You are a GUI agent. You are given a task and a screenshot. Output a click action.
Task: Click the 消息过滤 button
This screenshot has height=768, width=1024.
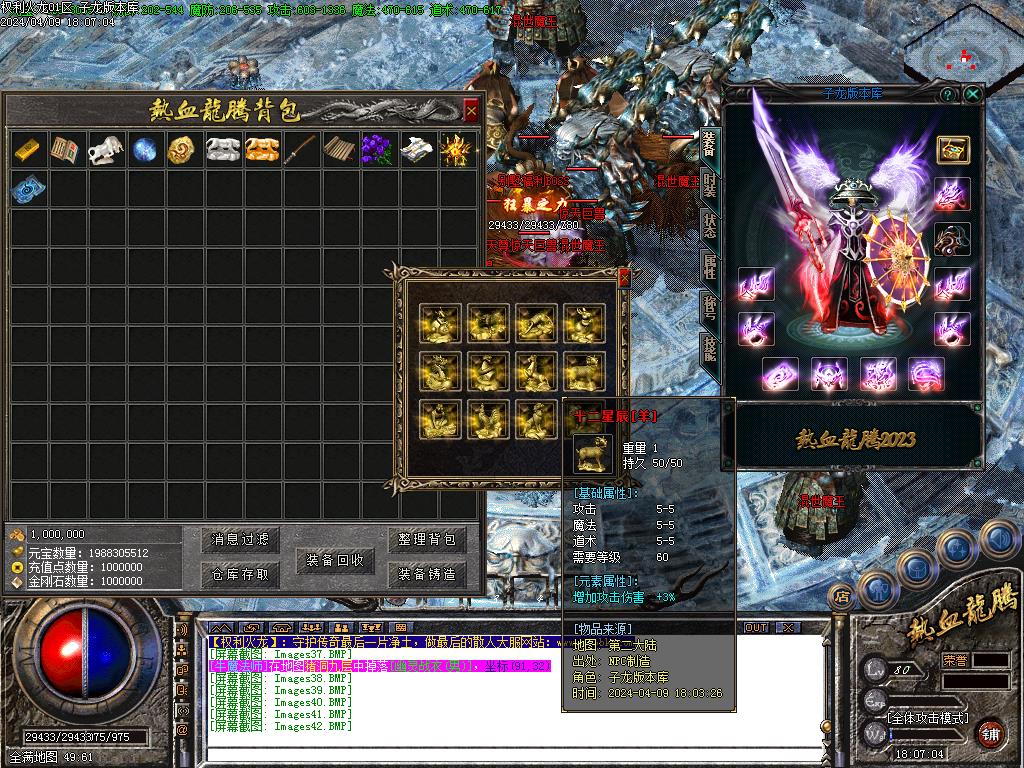pos(241,540)
